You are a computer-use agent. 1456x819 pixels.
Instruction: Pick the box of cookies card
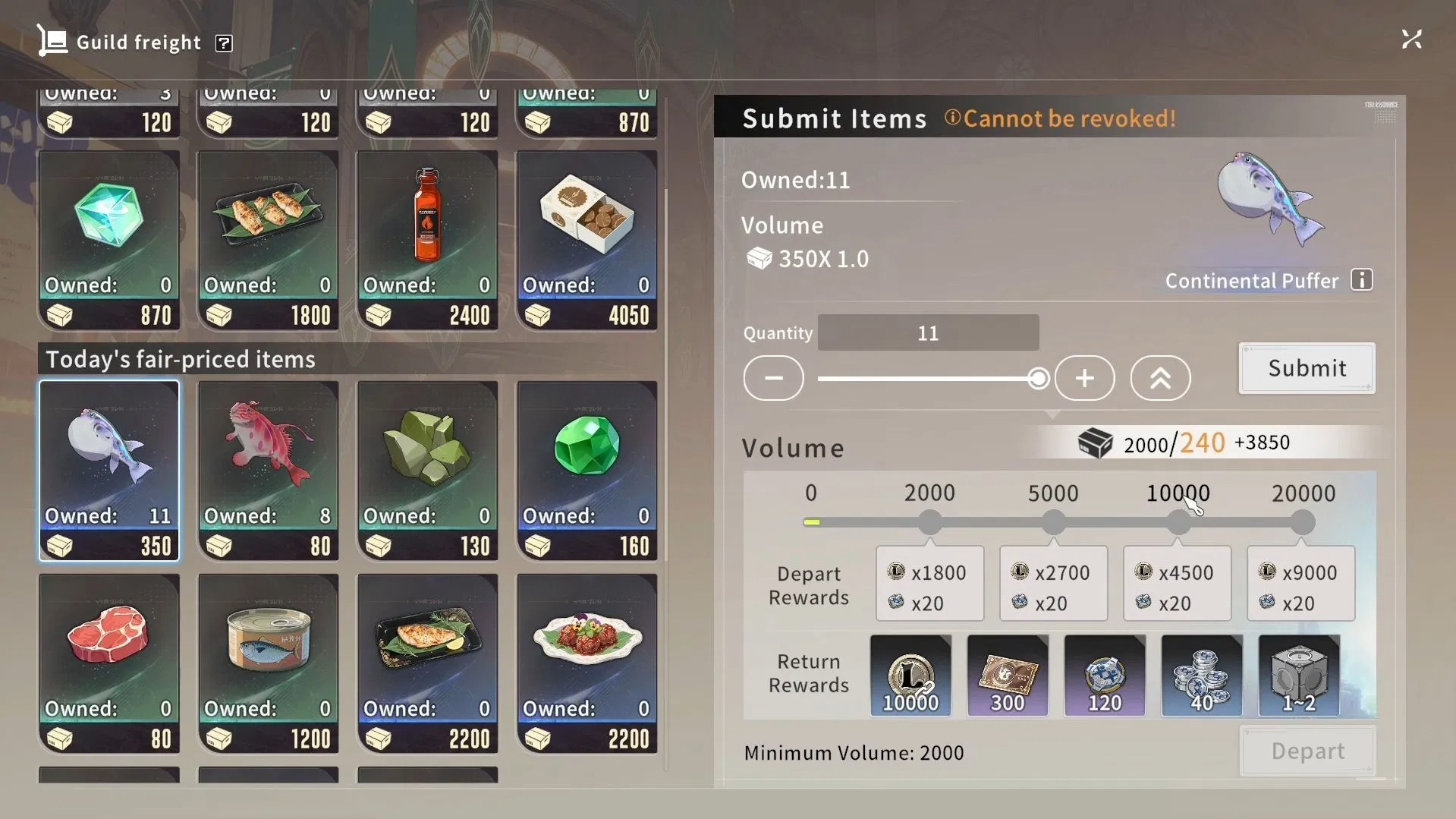[586, 240]
